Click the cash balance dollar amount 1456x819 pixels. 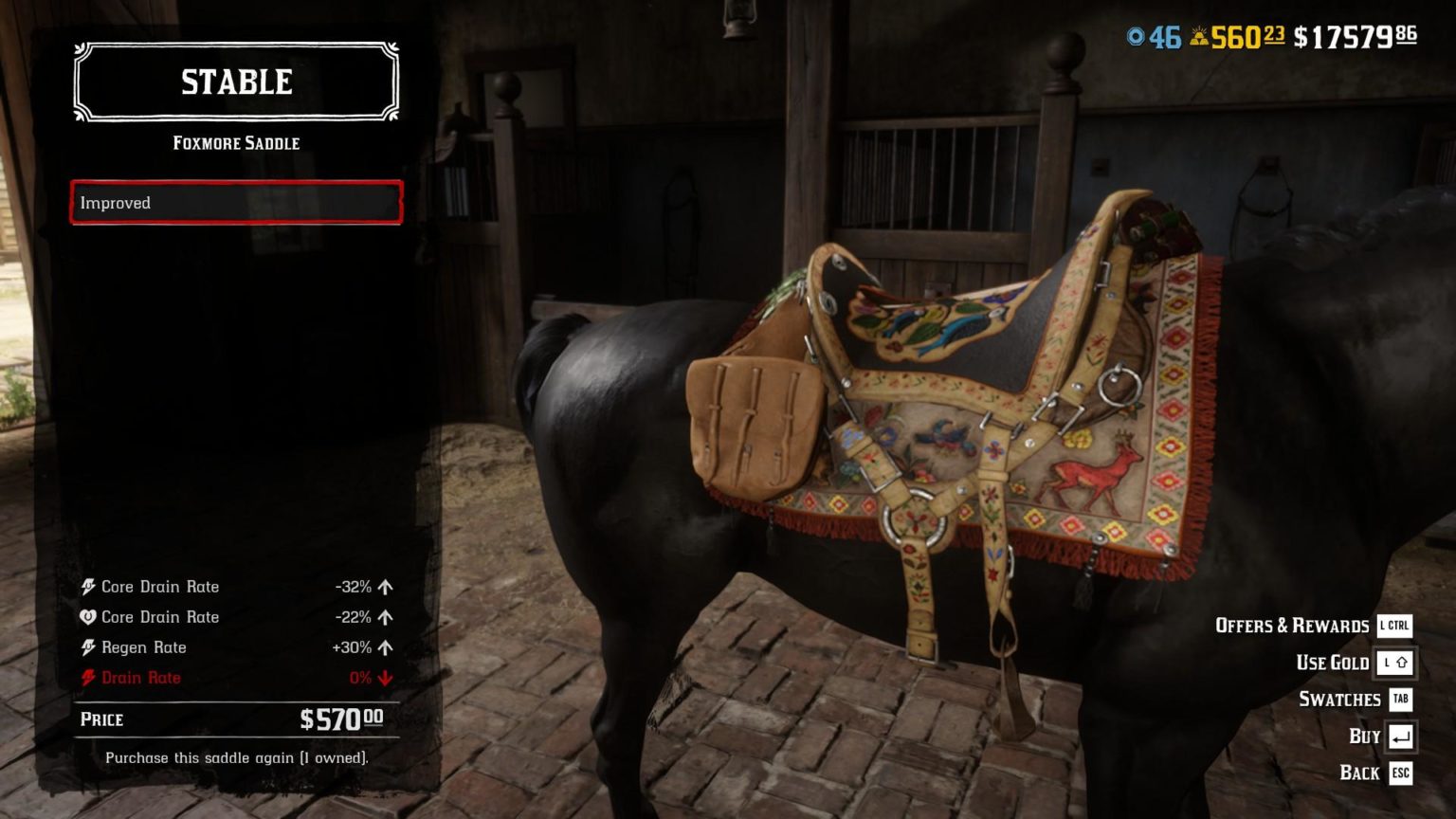(1351, 35)
